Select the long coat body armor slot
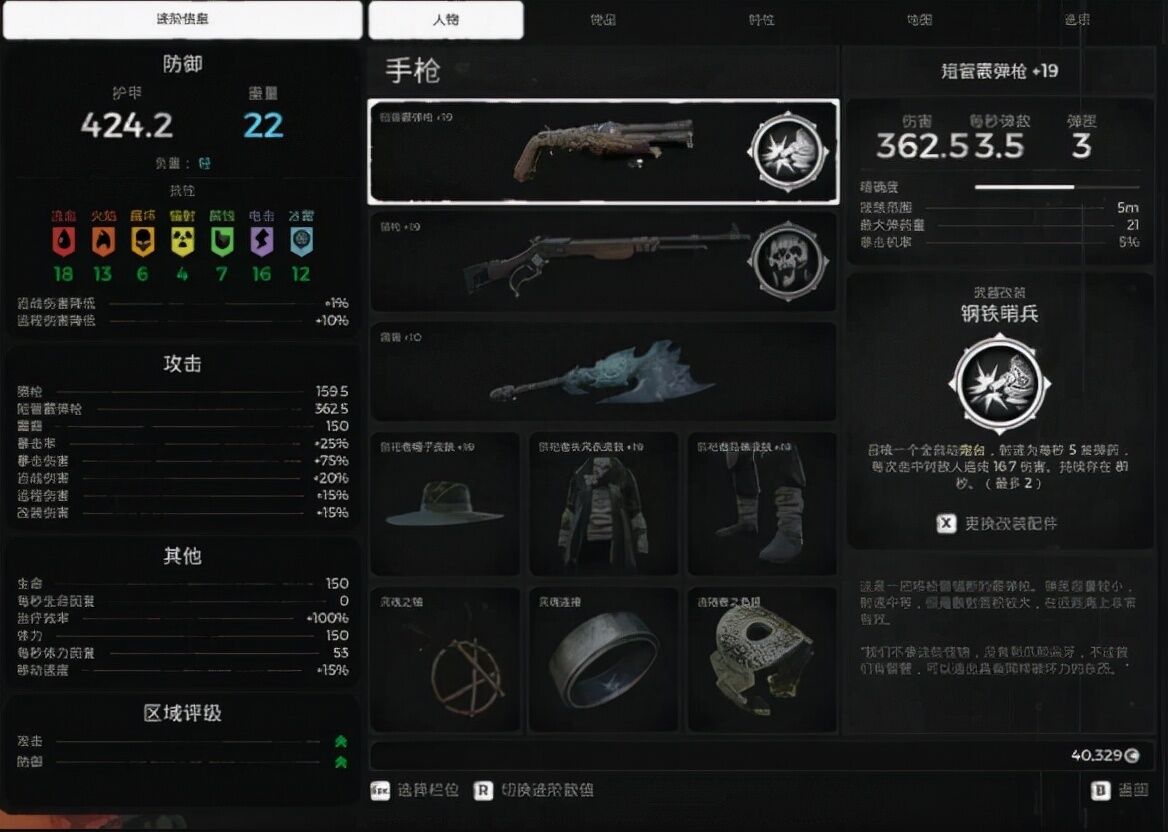The height and width of the screenshot is (832, 1168). tap(603, 503)
